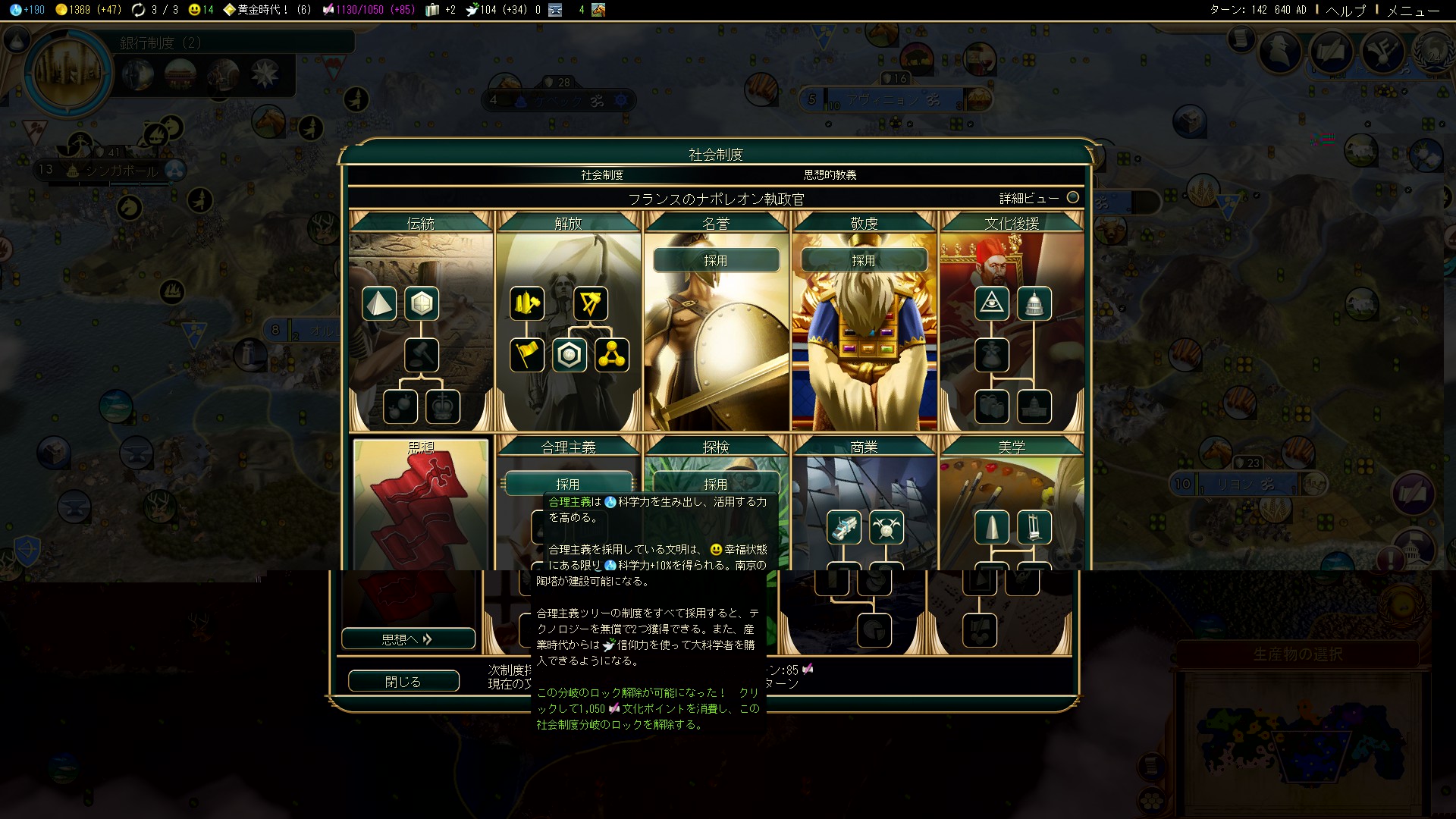Adopt the 敬虔 (Piety) policy tree
Viewport: 1456px width, 819px height.
coord(864,260)
